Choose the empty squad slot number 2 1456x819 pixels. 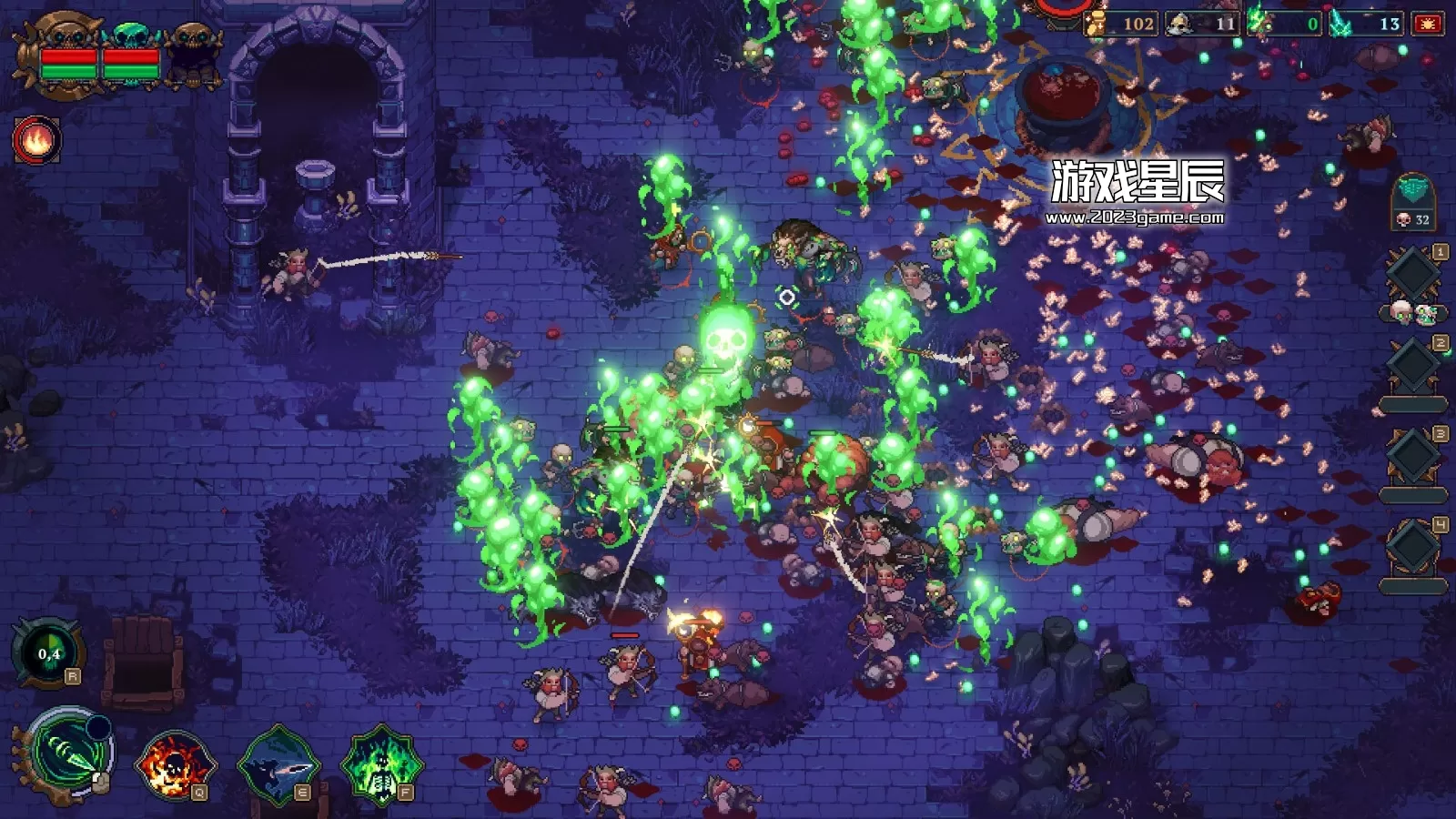1412,366
